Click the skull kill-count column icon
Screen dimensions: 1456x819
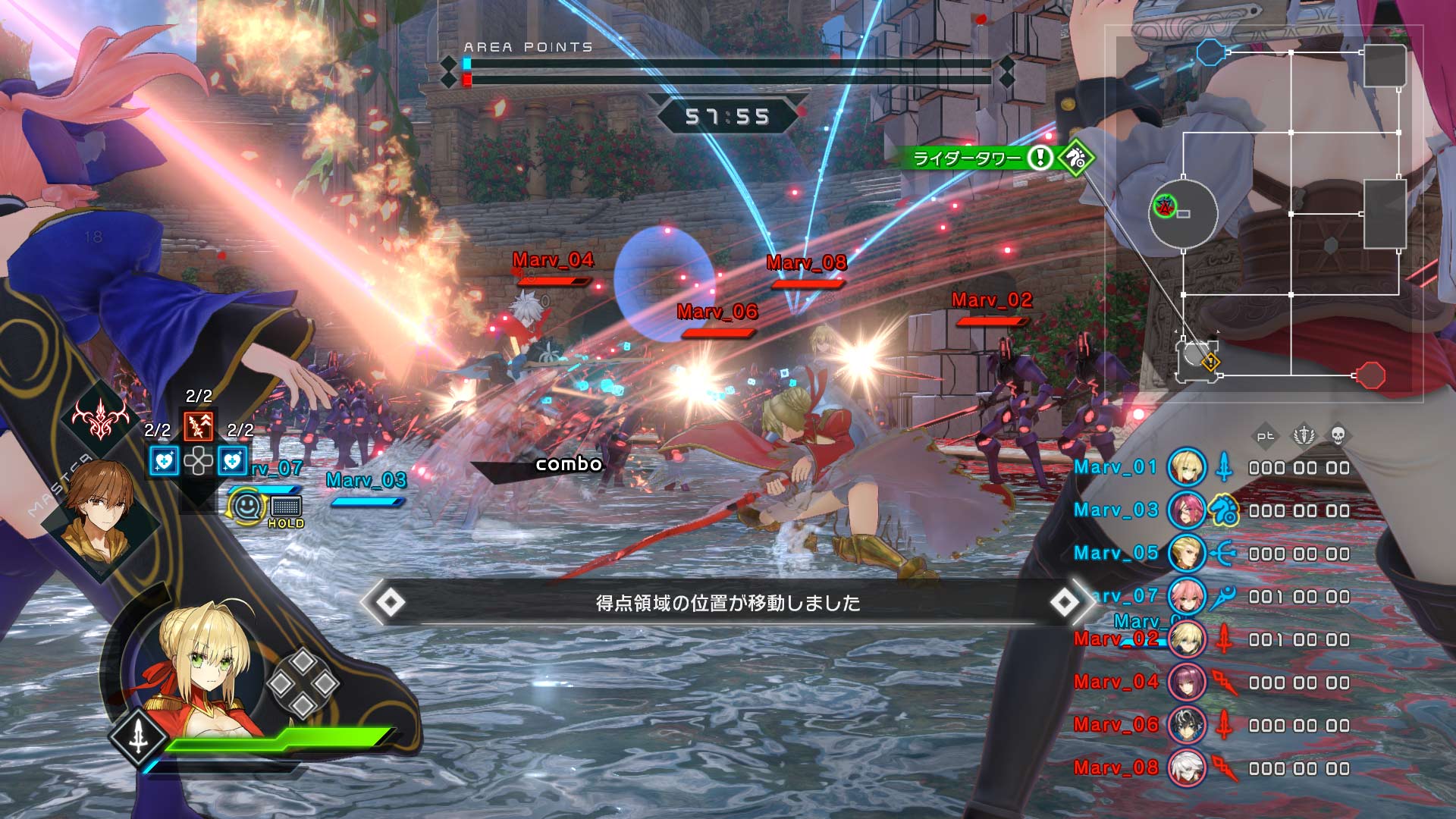click(1338, 437)
